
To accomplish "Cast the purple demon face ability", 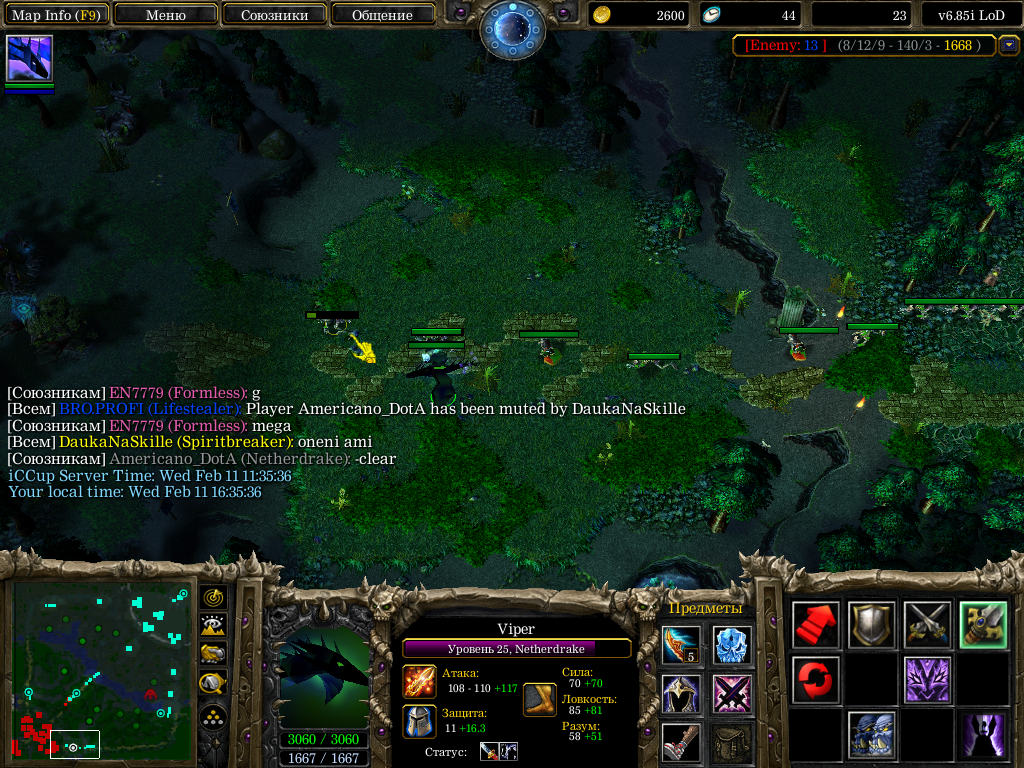I will (927, 680).
